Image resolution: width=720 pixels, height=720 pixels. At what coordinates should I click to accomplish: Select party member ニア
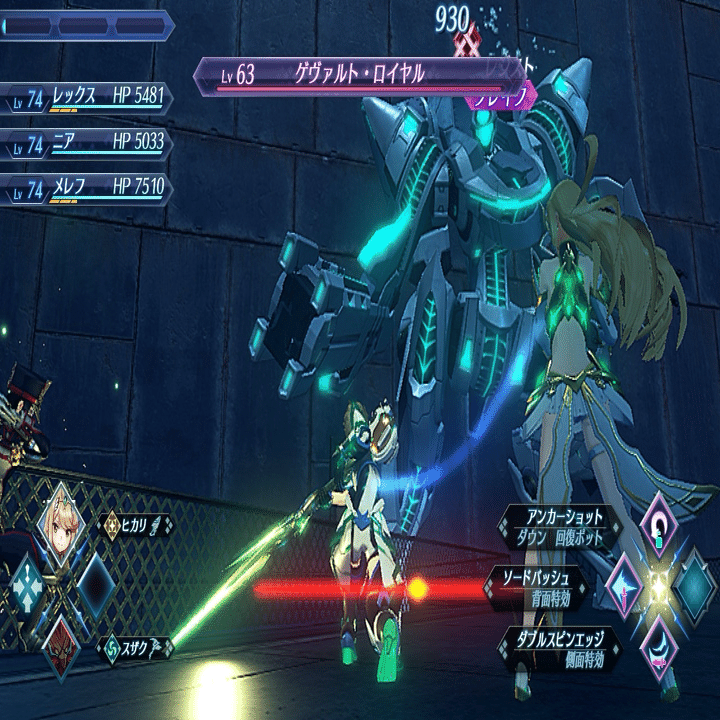coord(88,143)
